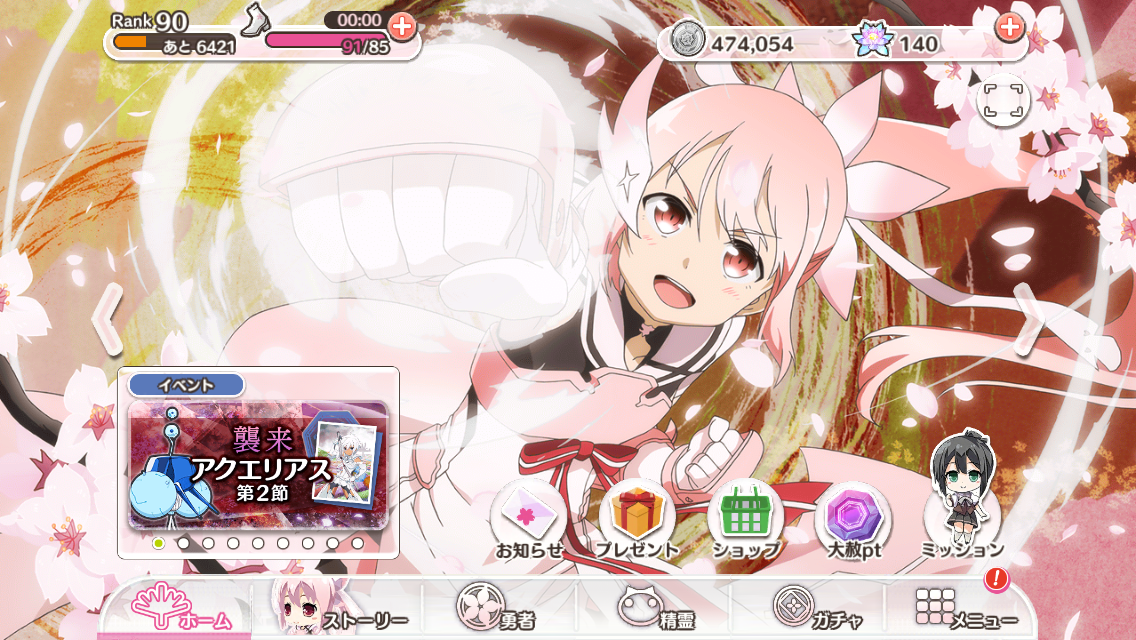Screen dimensions: 1136x640
Task: Switch to the ストーリー story tab
Action: (340, 608)
